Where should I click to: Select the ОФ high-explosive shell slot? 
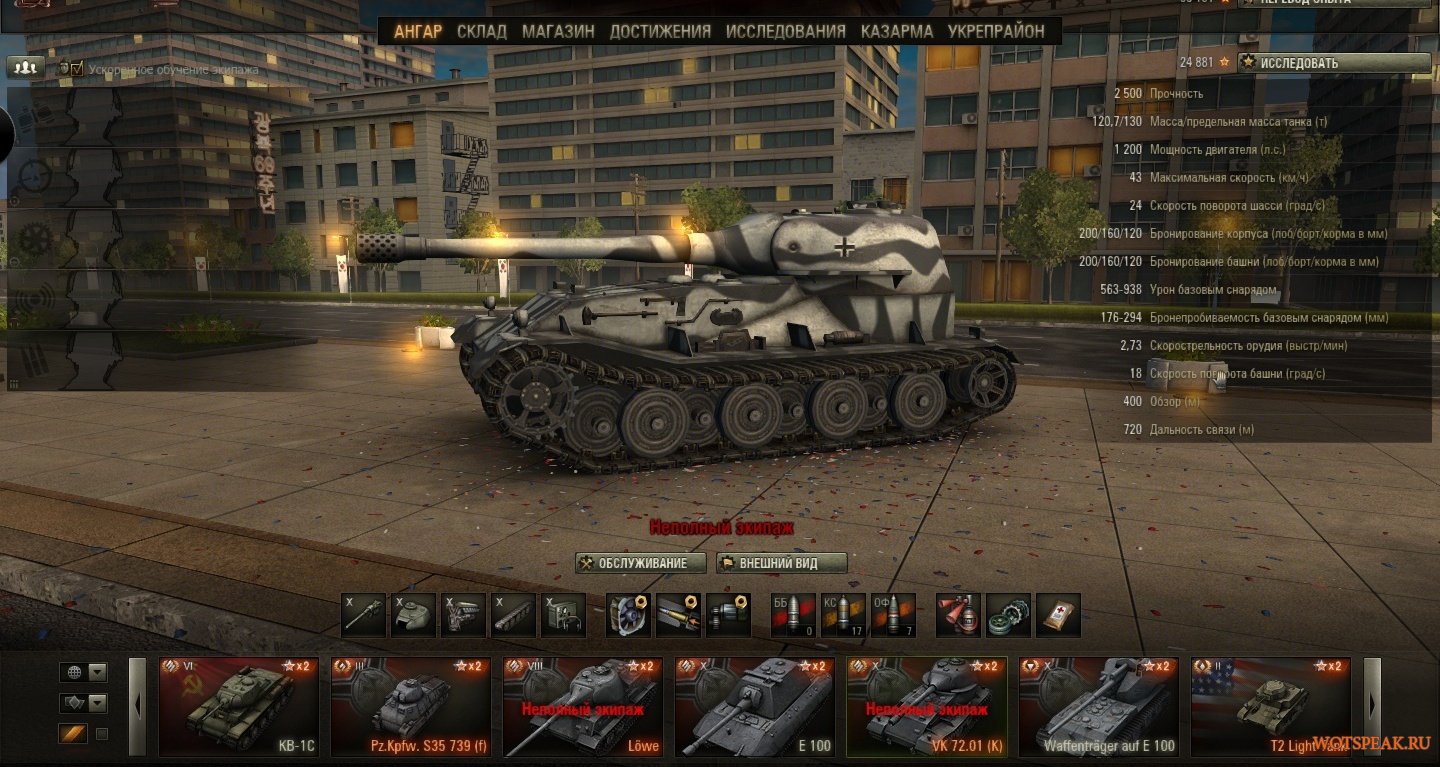coord(893,615)
